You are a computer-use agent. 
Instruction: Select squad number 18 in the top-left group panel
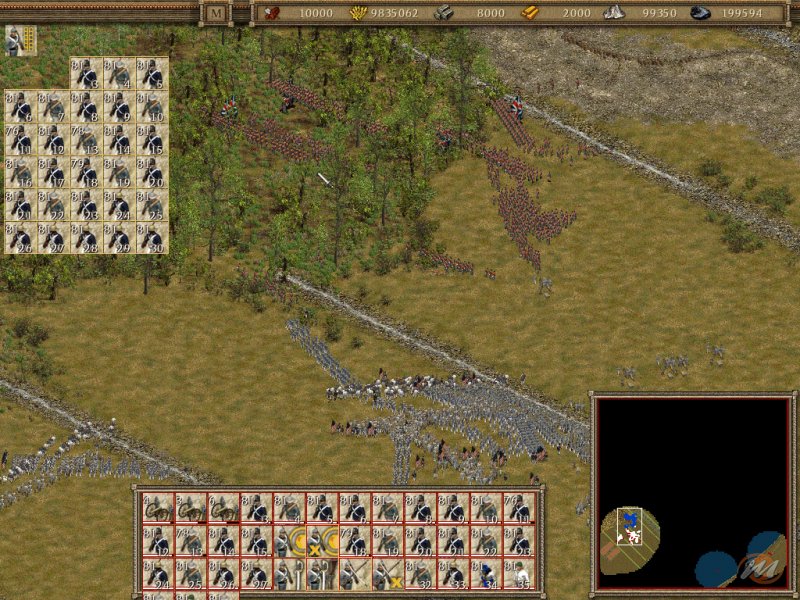pos(86,172)
